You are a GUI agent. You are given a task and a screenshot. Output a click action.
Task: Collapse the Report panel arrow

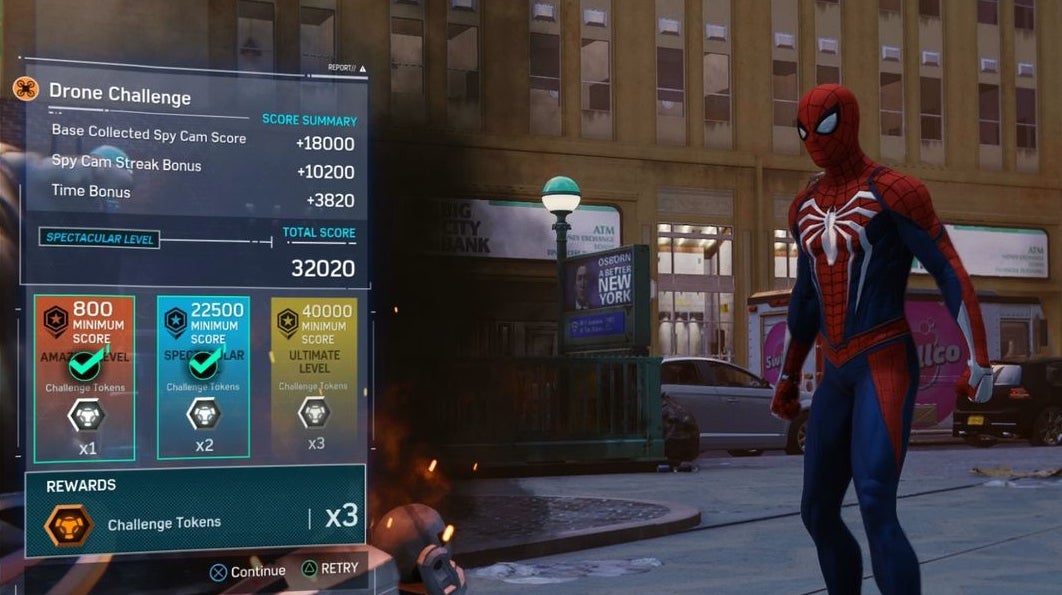(x=362, y=69)
